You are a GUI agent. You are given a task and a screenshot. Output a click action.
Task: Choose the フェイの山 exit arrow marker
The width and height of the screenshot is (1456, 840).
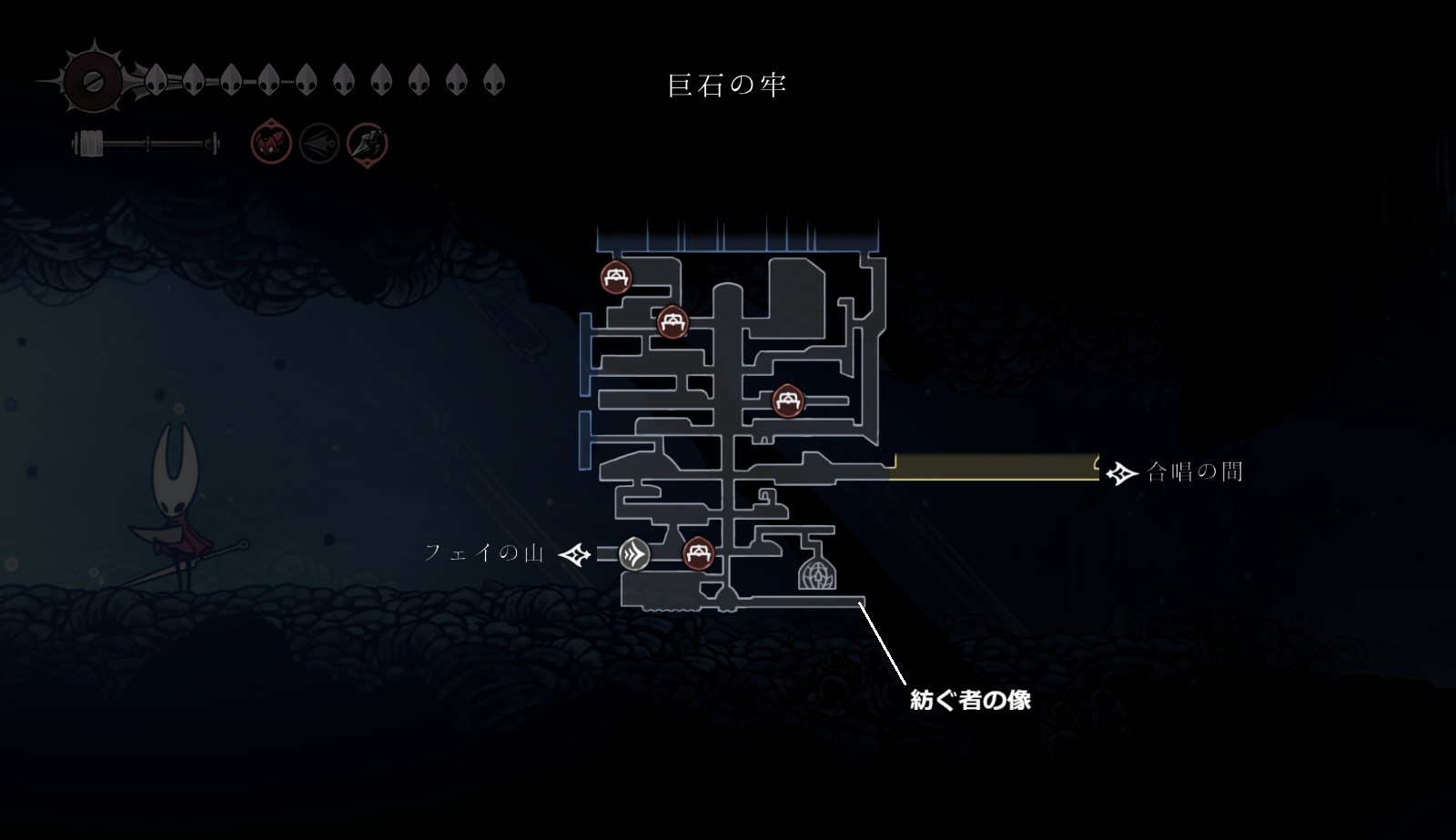[575, 553]
